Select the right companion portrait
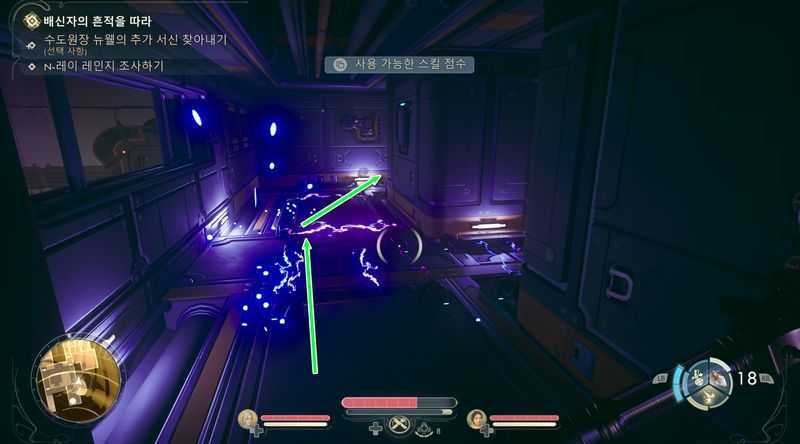This screenshot has width=800, height=444. coord(476,418)
